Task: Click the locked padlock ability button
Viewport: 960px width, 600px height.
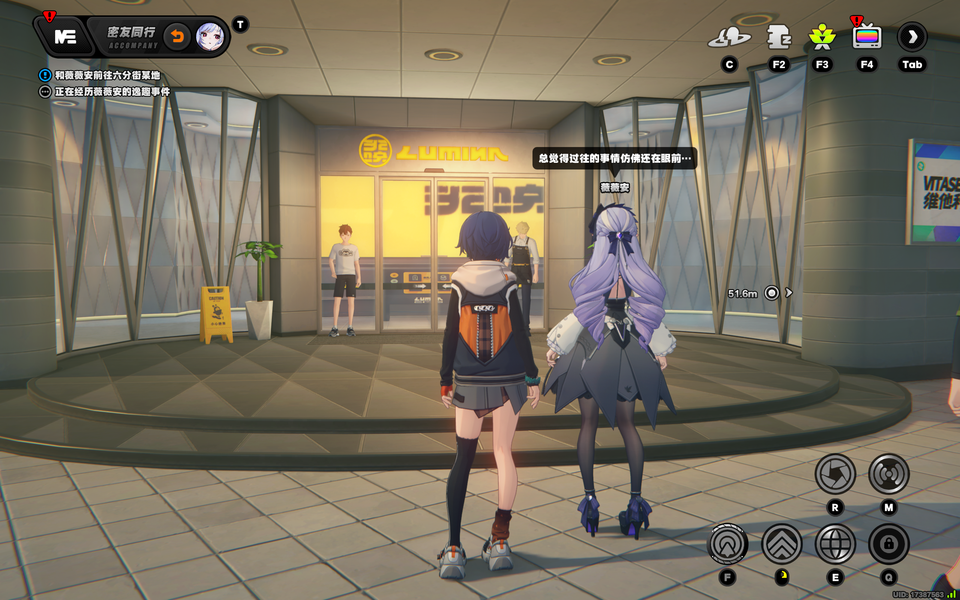Action: click(888, 544)
